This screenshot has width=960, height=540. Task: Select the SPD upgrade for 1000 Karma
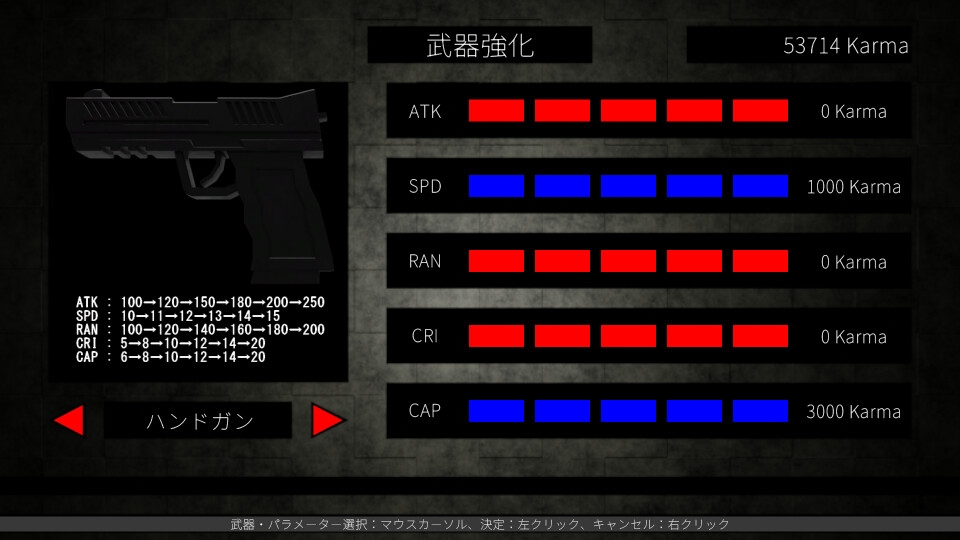click(648, 186)
